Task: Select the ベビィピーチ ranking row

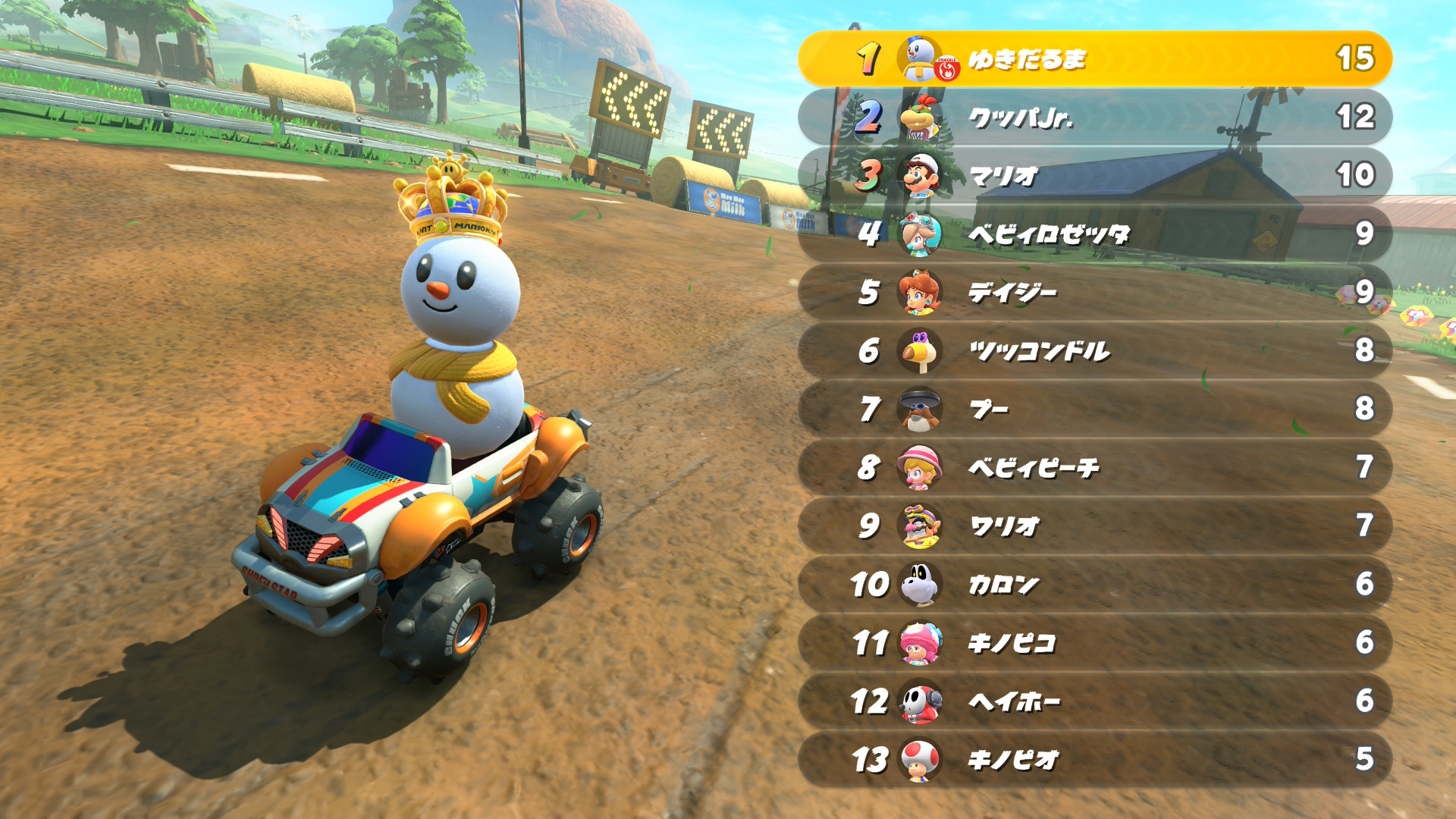Action: tap(1094, 467)
